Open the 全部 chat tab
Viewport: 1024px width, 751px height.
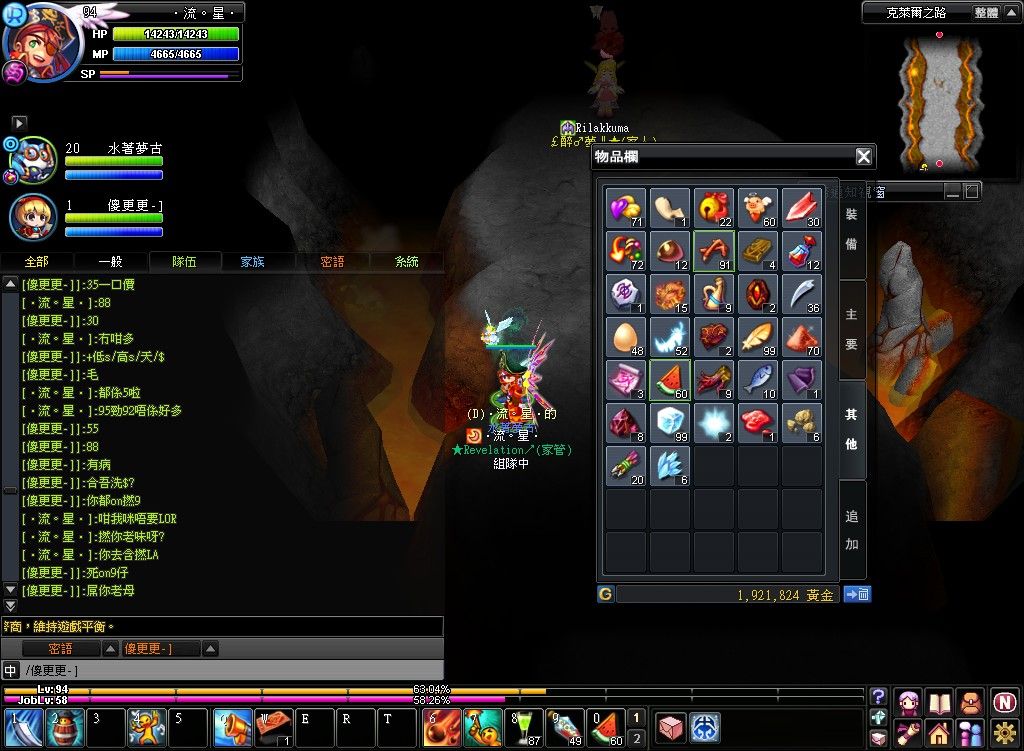coord(35,262)
